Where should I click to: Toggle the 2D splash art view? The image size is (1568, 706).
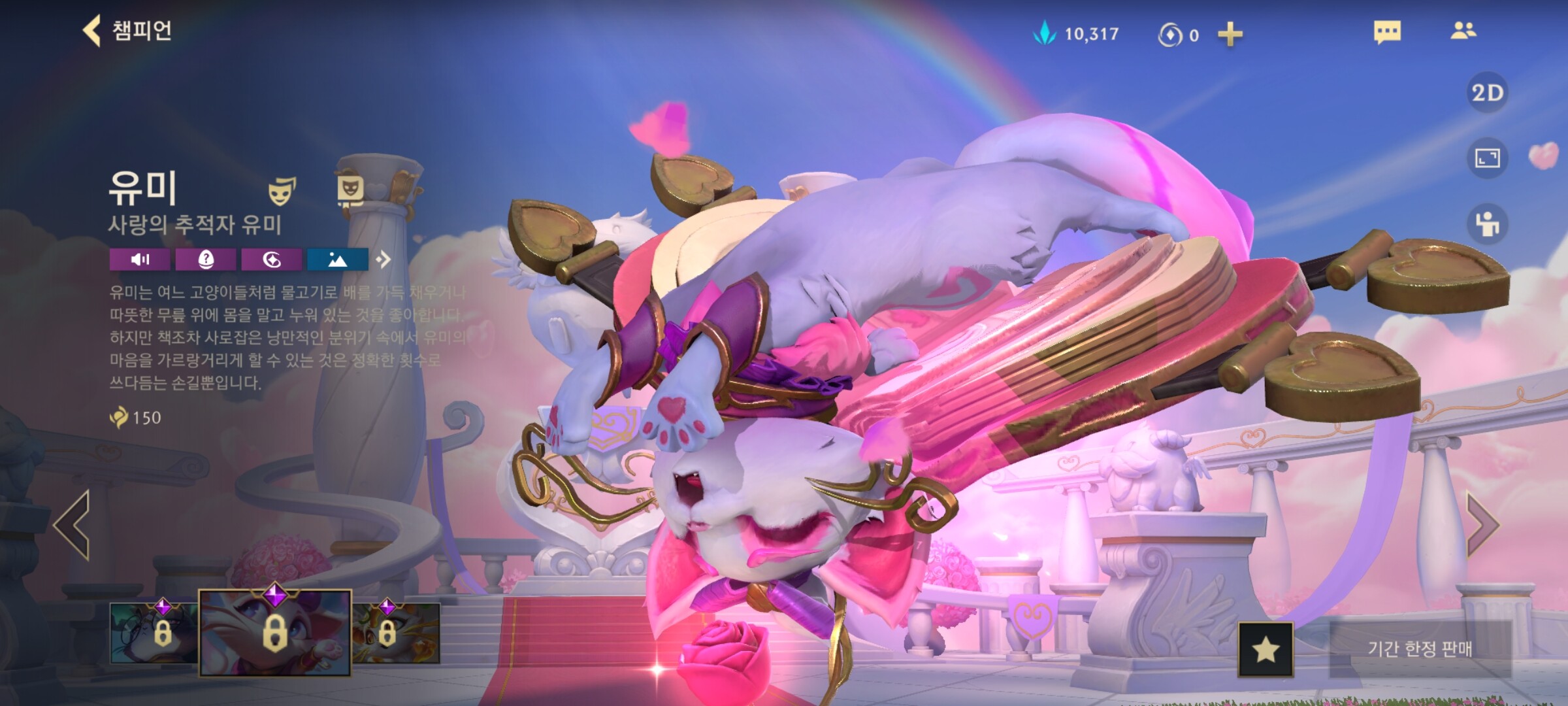pos(1487,93)
